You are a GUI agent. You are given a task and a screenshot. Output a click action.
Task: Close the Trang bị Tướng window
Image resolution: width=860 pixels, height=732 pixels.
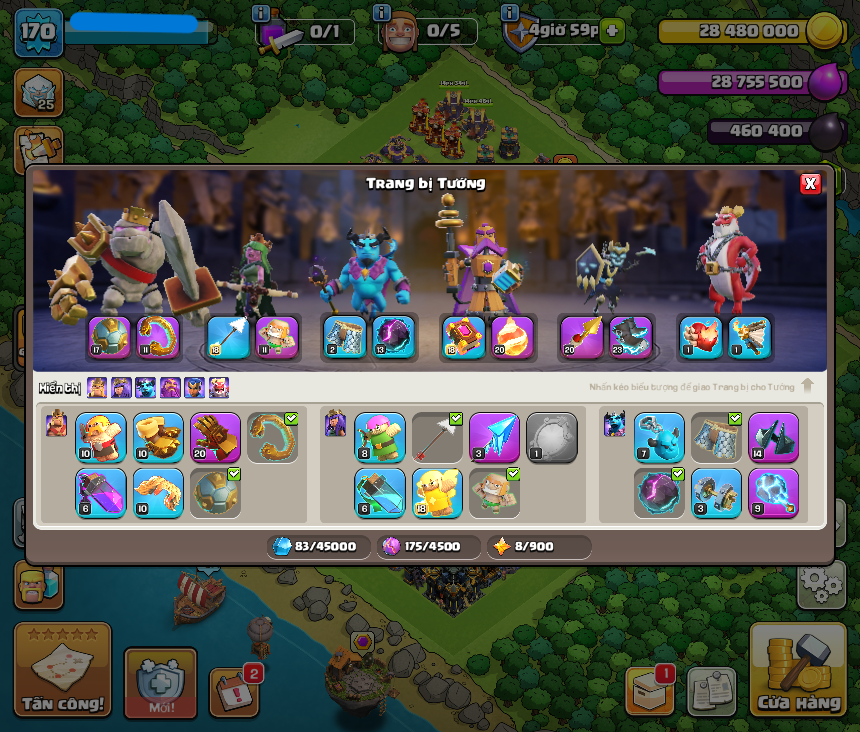point(810,183)
